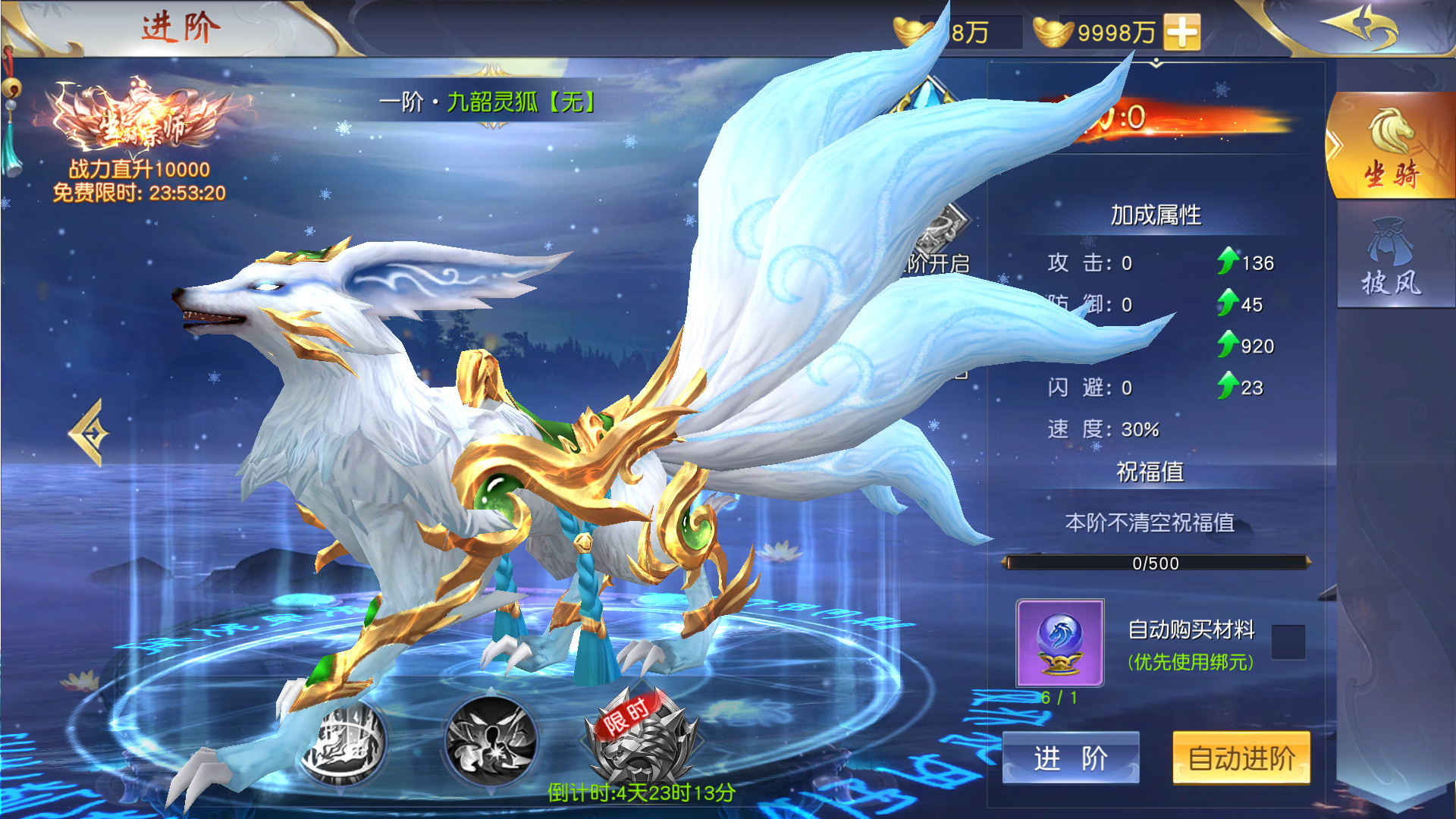Toggle the 自动购买材料 checkbox

pyautogui.click(x=1288, y=642)
